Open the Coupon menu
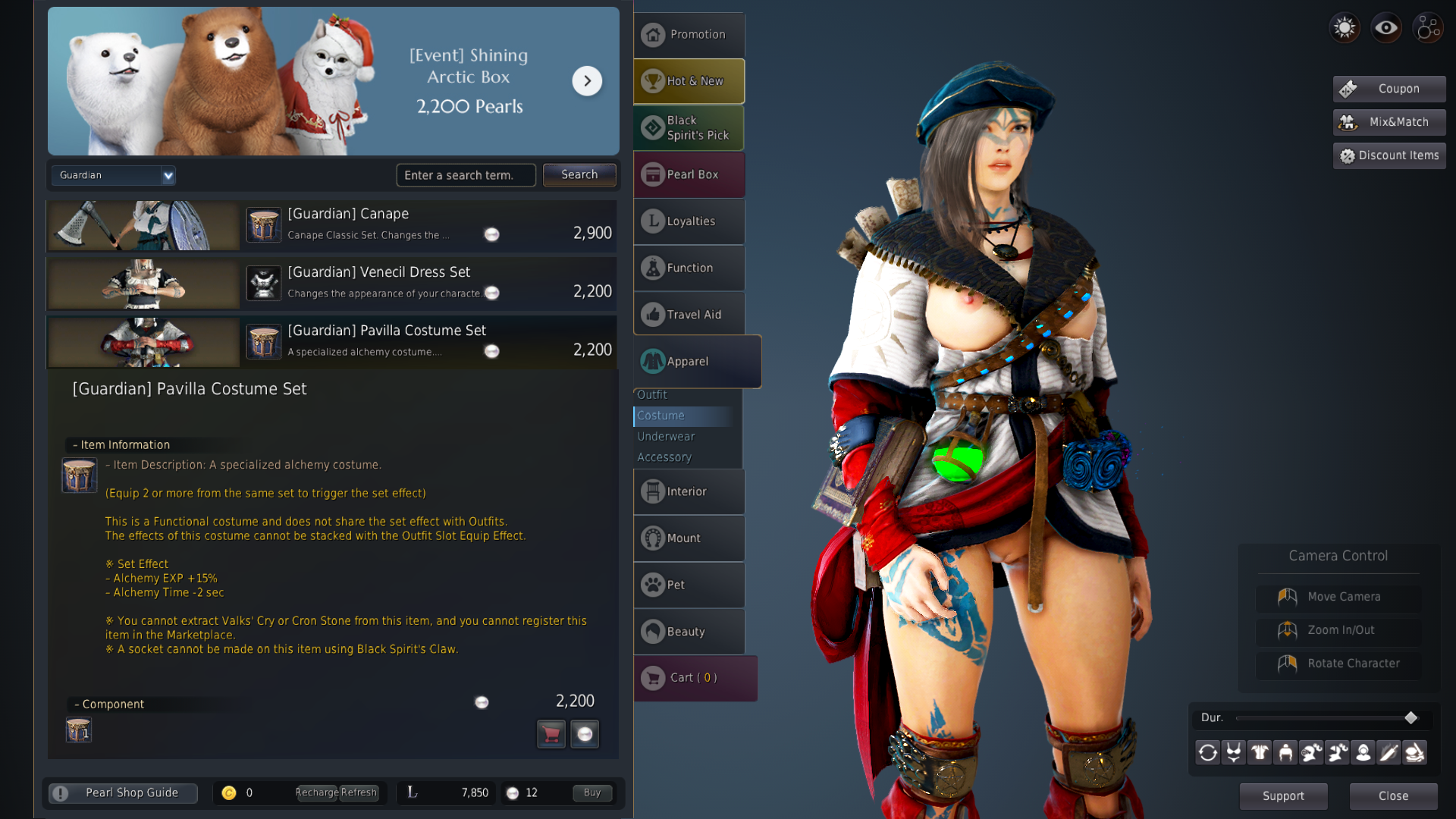Screen dimensions: 1456x819 pos(1389,89)
